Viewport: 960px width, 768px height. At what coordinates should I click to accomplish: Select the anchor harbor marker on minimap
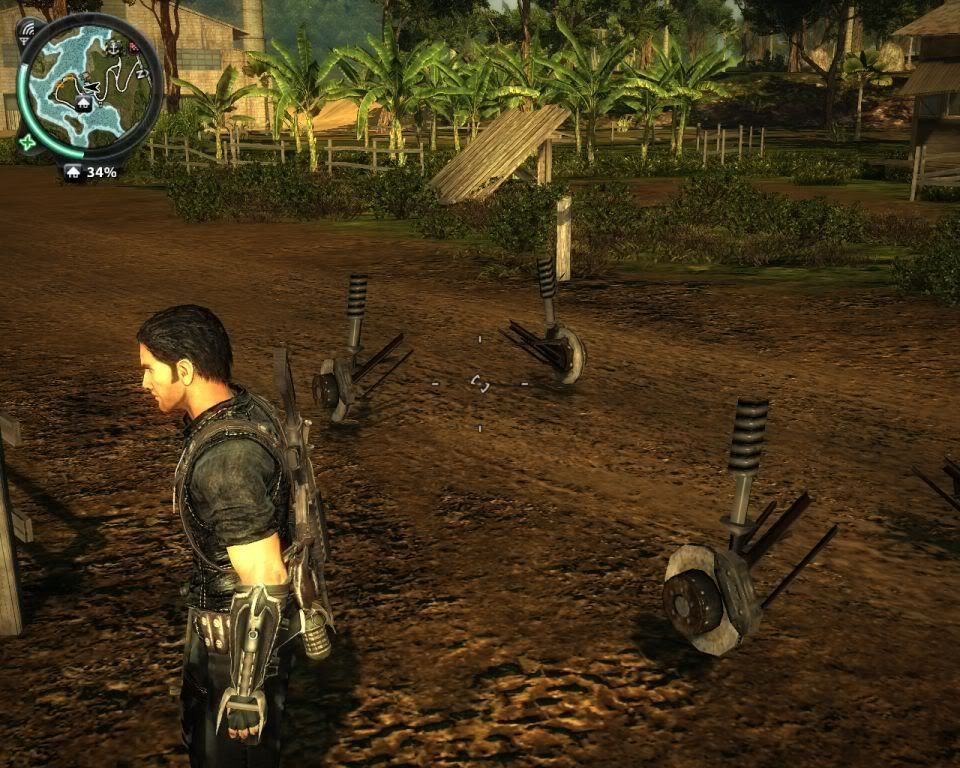click(113, 47)
